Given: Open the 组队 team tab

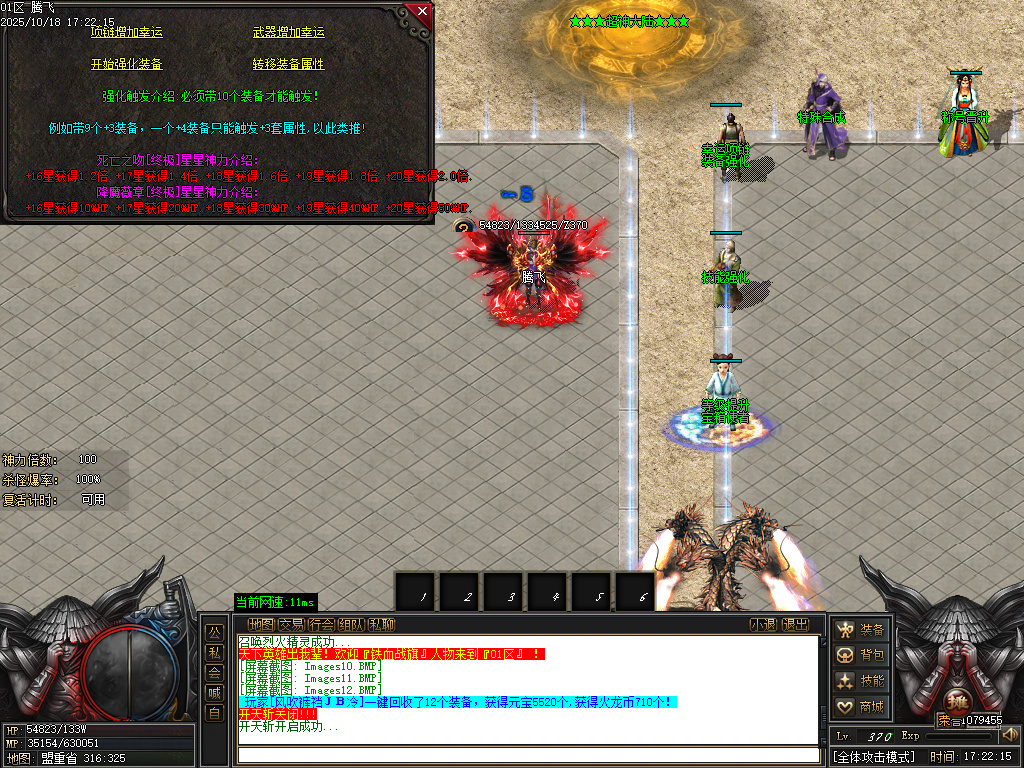Looking at the screenshot, I should 351,625.
